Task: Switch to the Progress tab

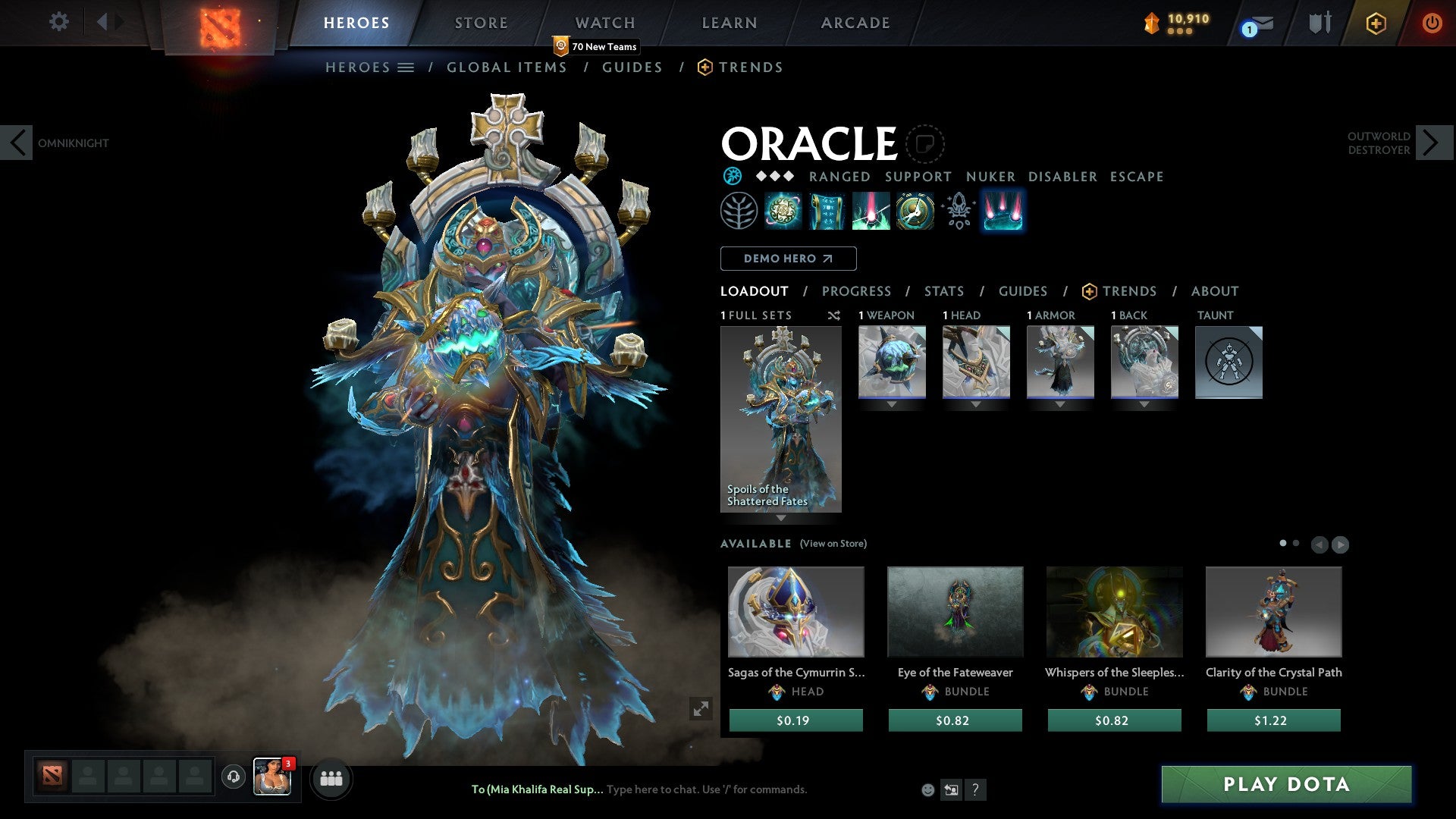Action: [x=857, y=291]
